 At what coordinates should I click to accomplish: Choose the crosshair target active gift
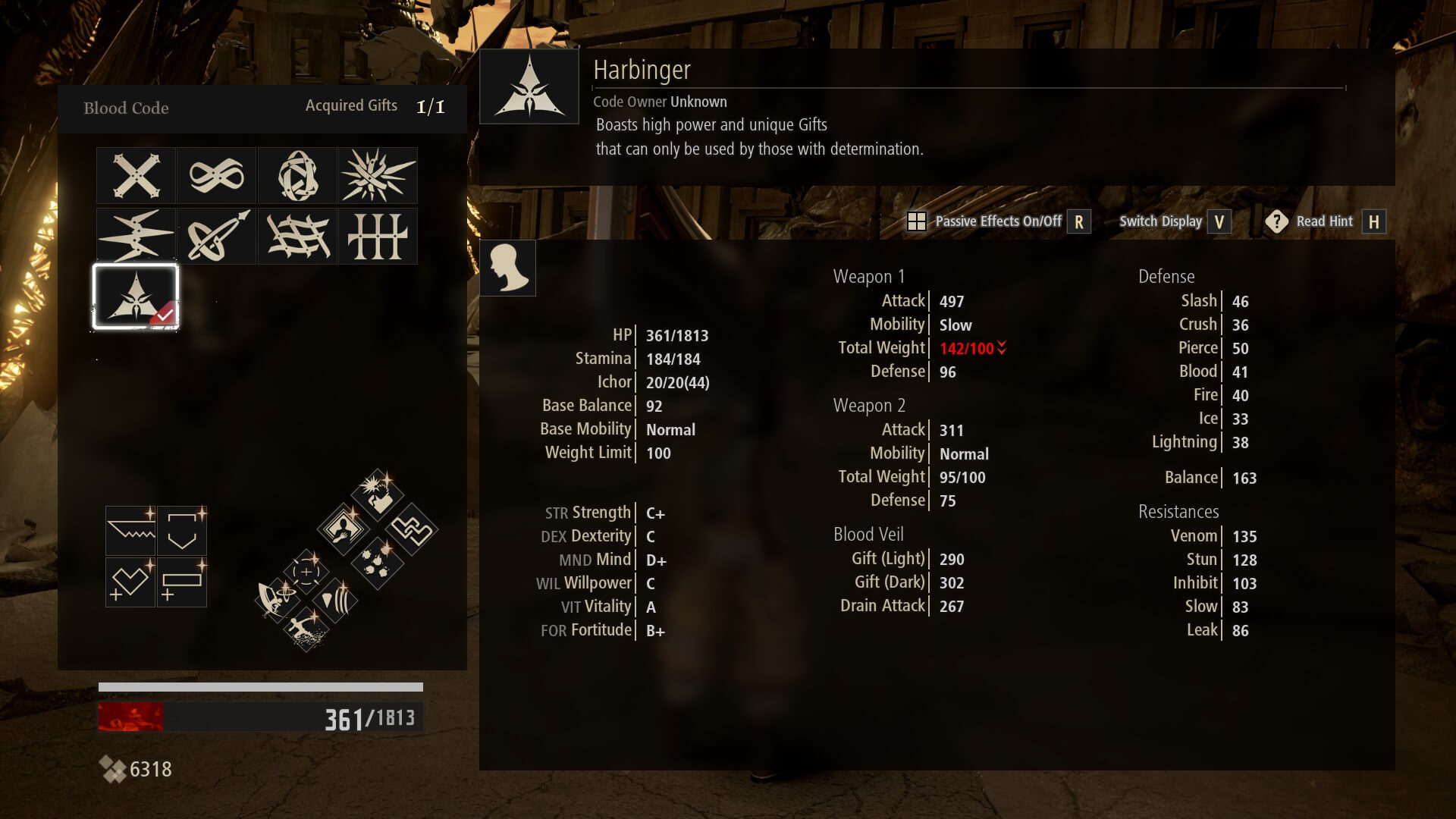307,573
